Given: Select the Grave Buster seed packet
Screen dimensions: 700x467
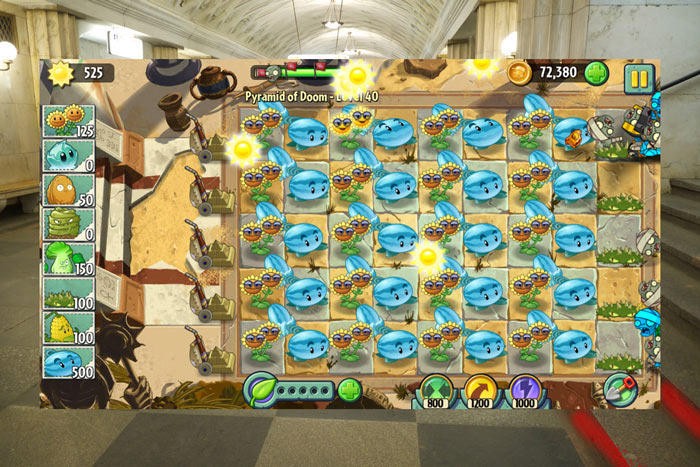Looking at the screenshot, I should pyautogui.click(x=68, y=223).
